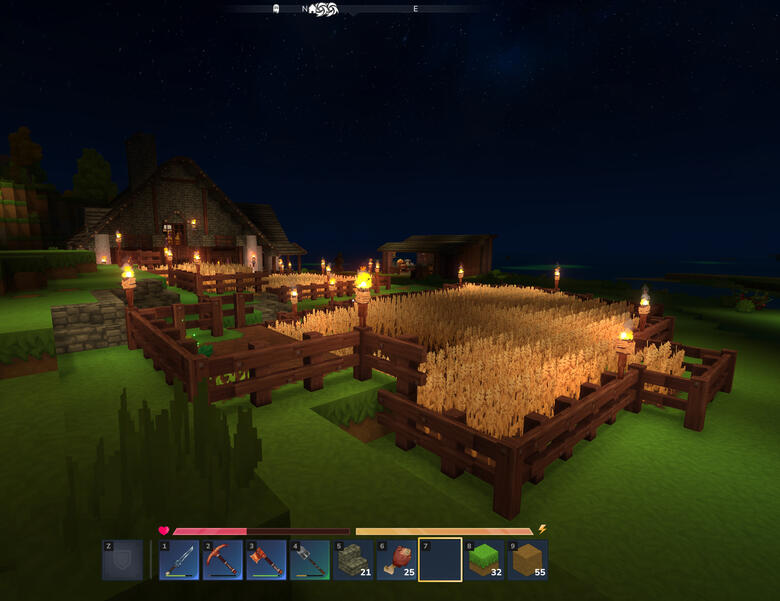Click the shield utility slot
Image resolution: width=780 pixels, height=601 pixels.
click(122, 560)
